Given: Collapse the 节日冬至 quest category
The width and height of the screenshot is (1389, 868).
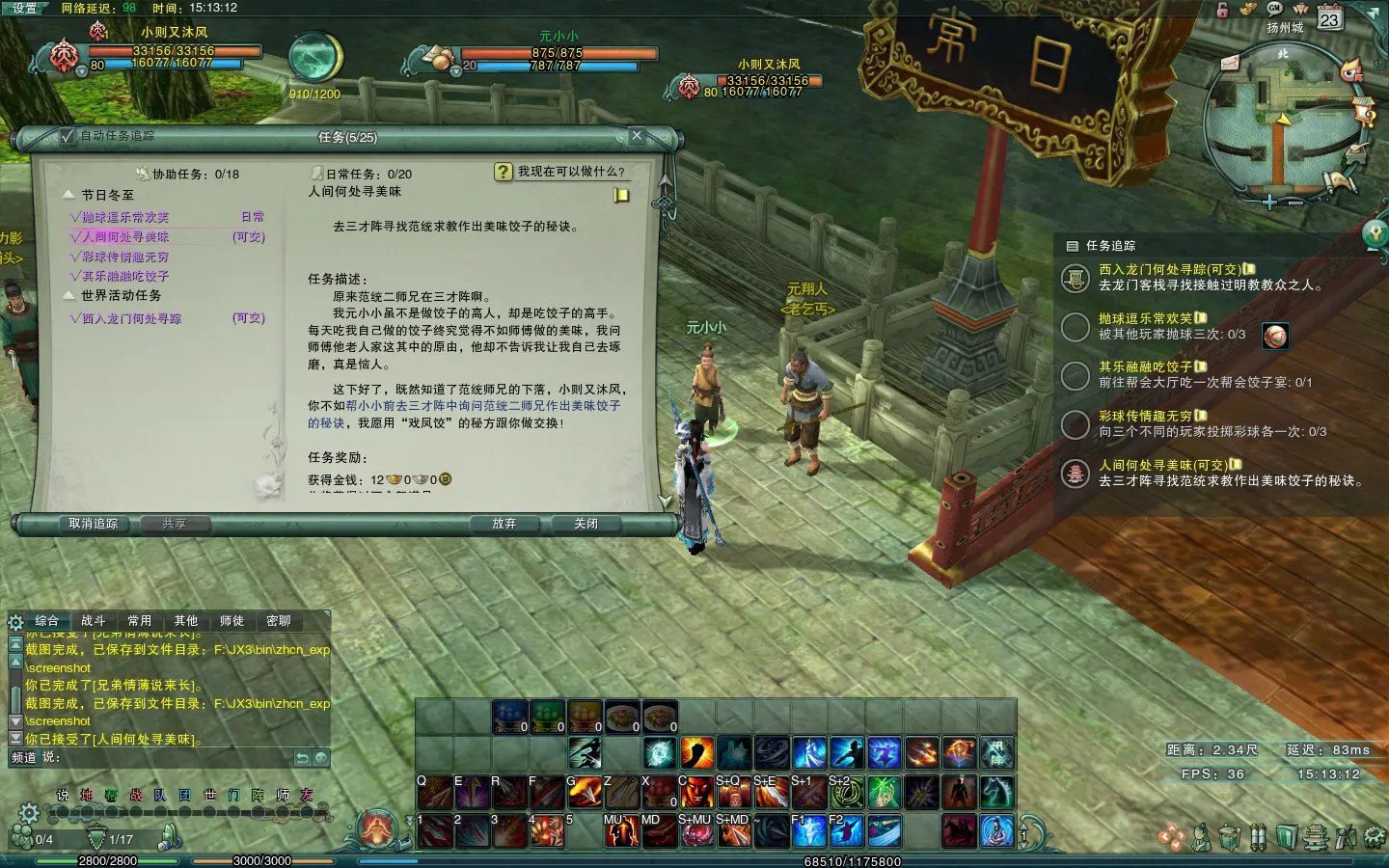Looking at the screenshot, I should pos(69,195).
